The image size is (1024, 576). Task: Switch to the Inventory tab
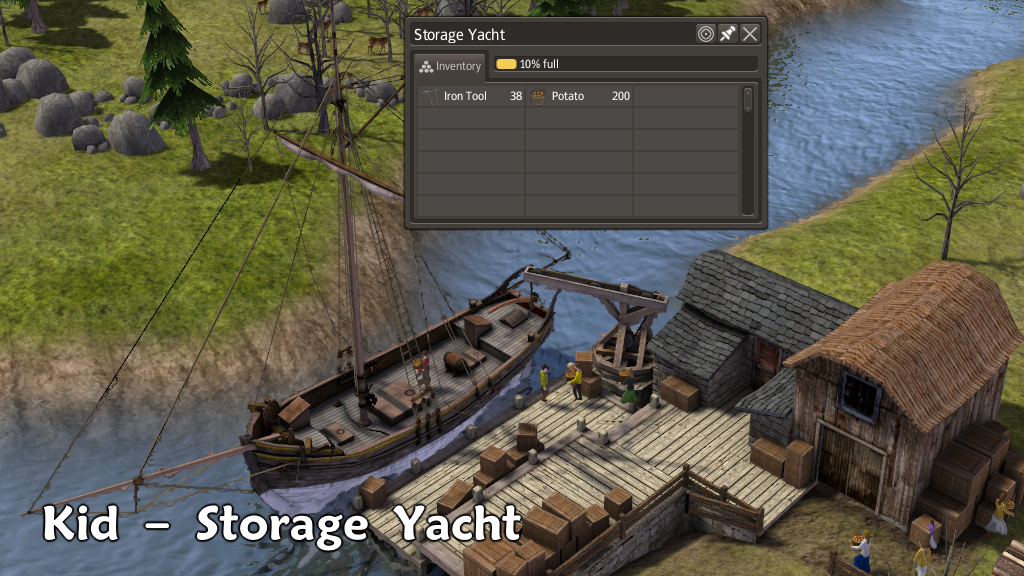450,66
